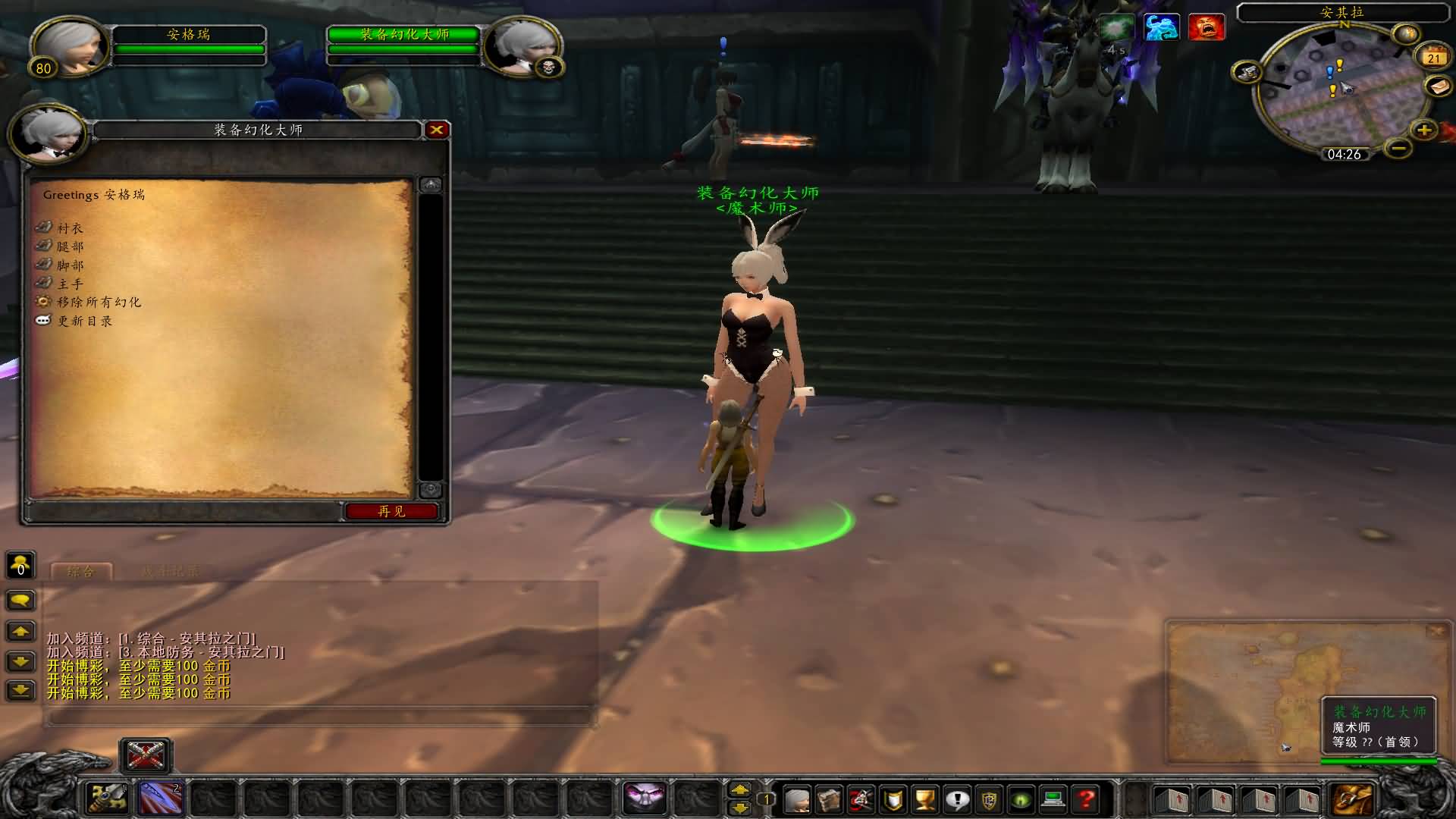The image size is (1456, 819).
Task: Open the achievements trophy cup button
Action: 924,799
